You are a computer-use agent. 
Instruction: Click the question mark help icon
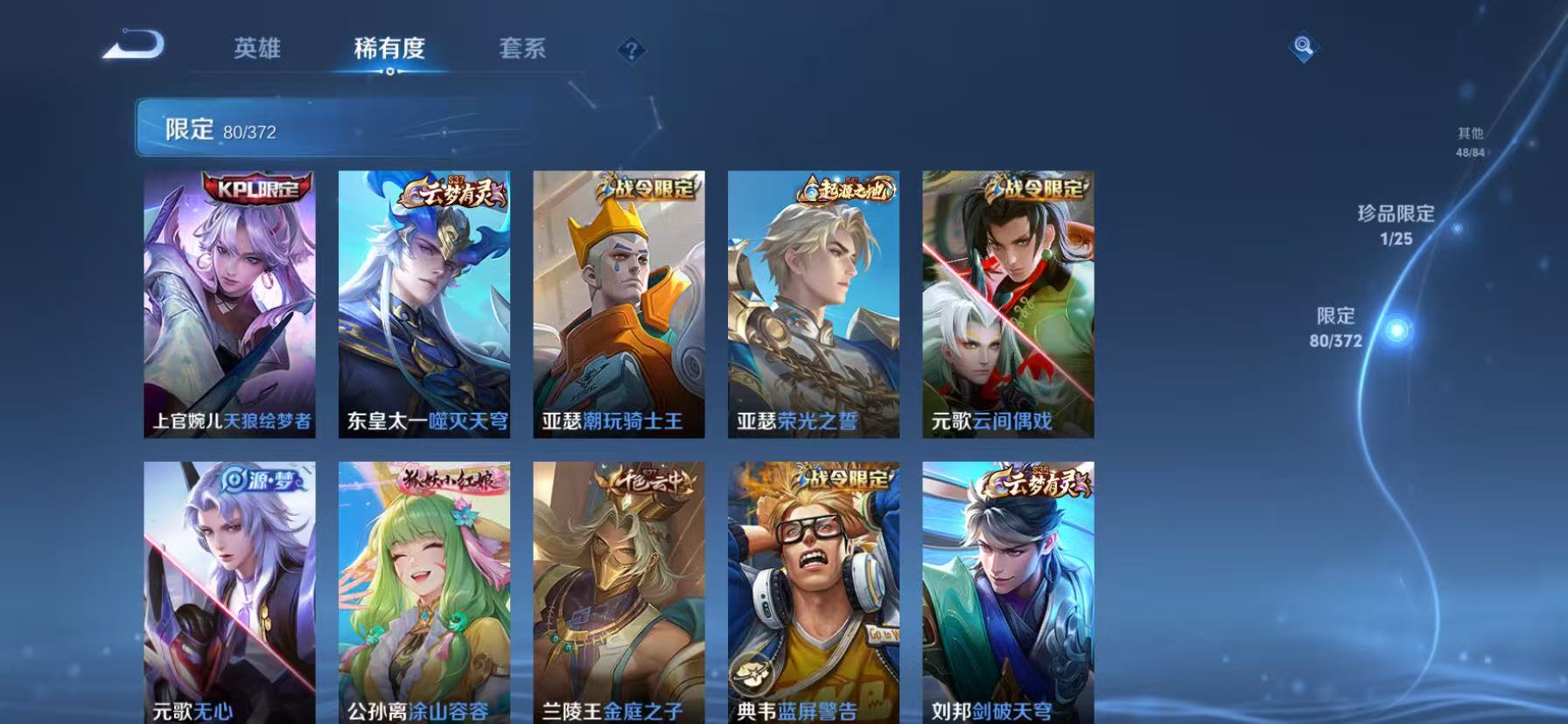point(632,50)
